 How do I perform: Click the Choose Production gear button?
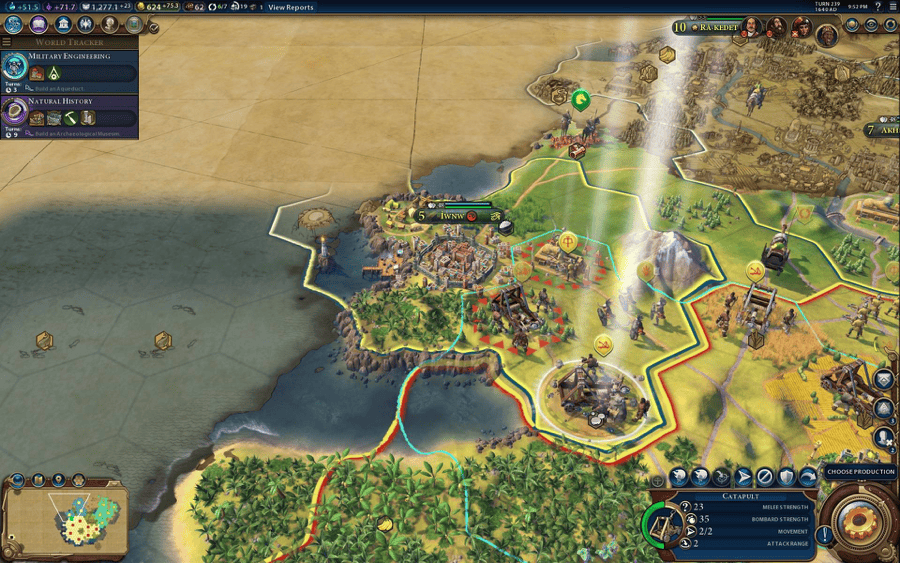pyautogui.click(x=859, y=520)
